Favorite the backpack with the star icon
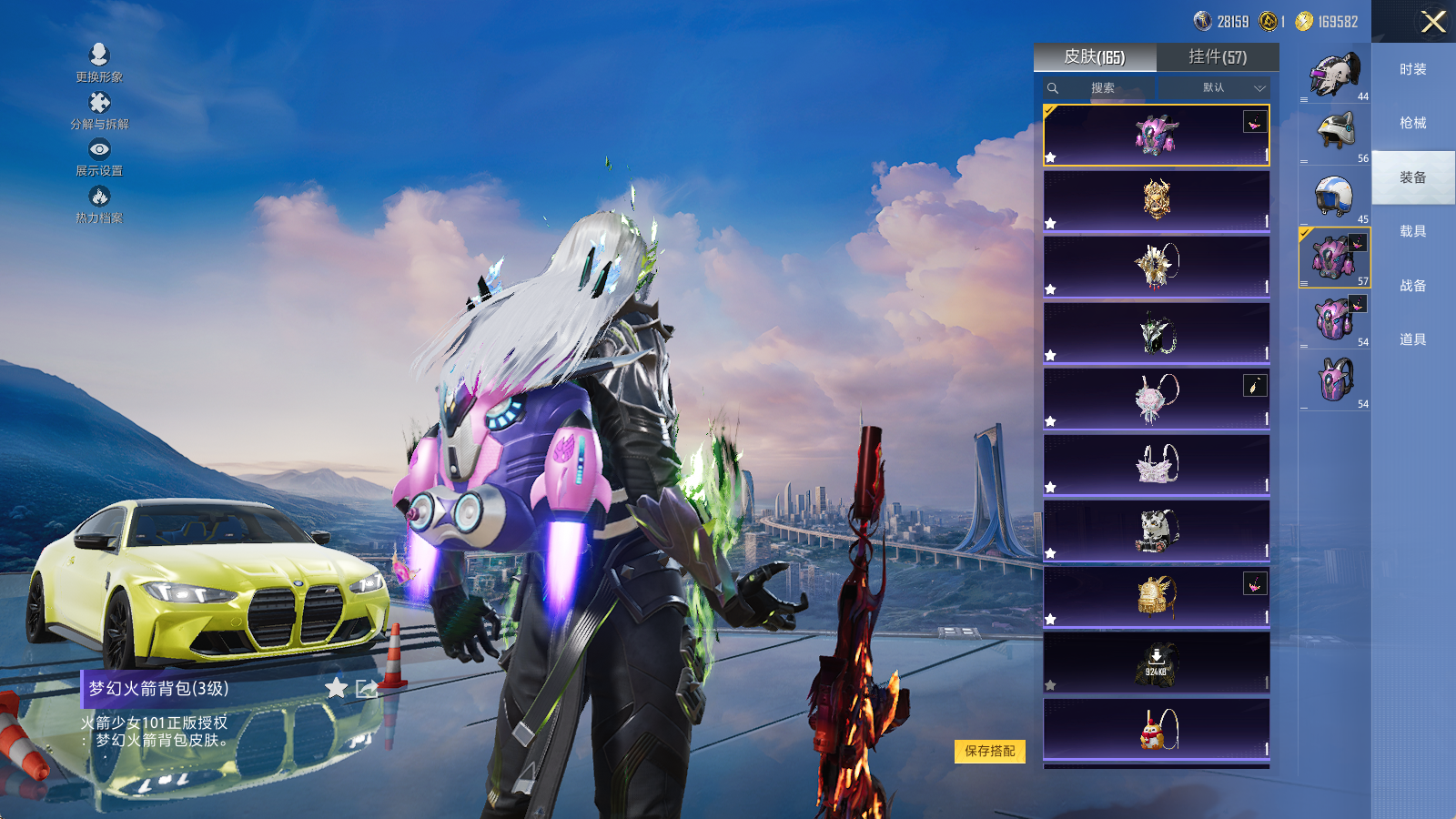This screenshot has height=819, width=1456. tap(337, 688)
